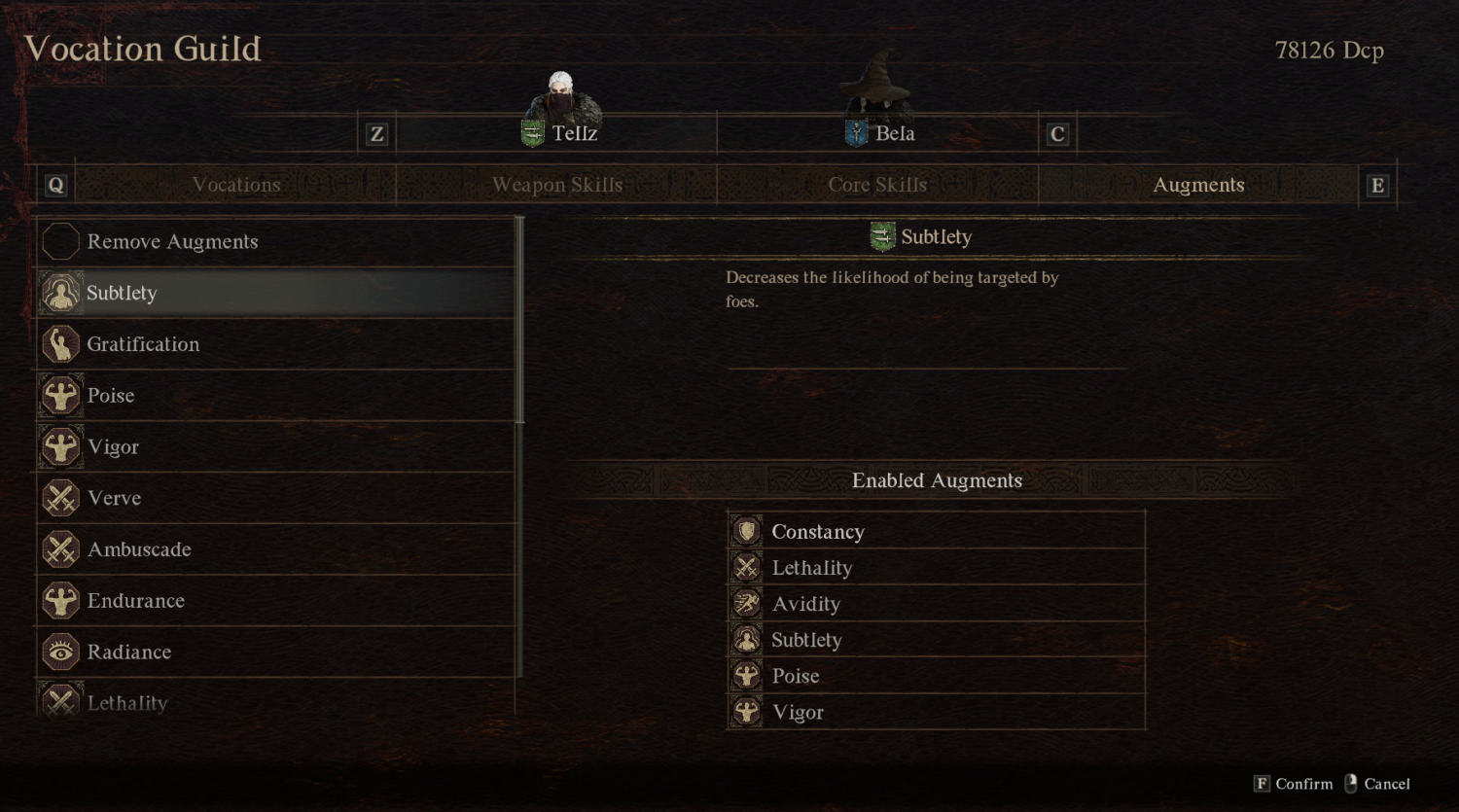Image resolution: width=1459 pixels, height=812 pixels.
Task: Select the Verve crossed-swords icon
Action: pos(60,498)
